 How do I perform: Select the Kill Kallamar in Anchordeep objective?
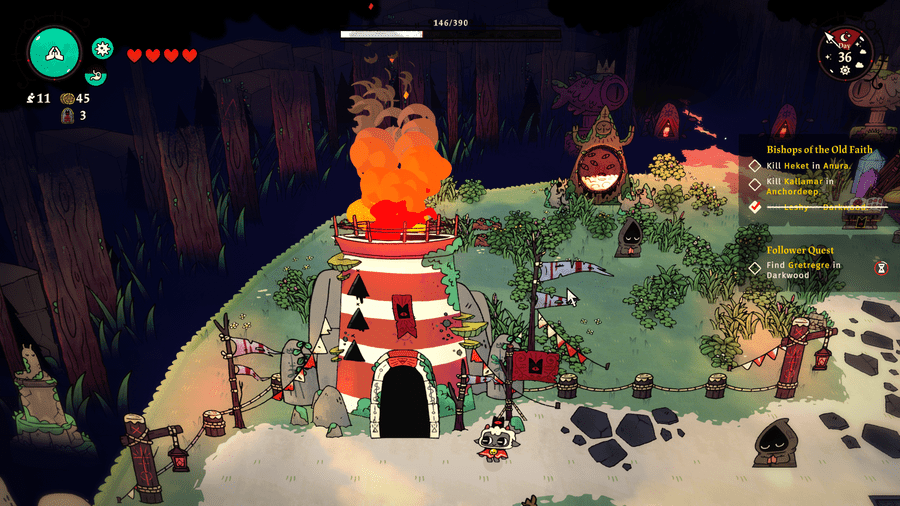click(x=799, y=189)
